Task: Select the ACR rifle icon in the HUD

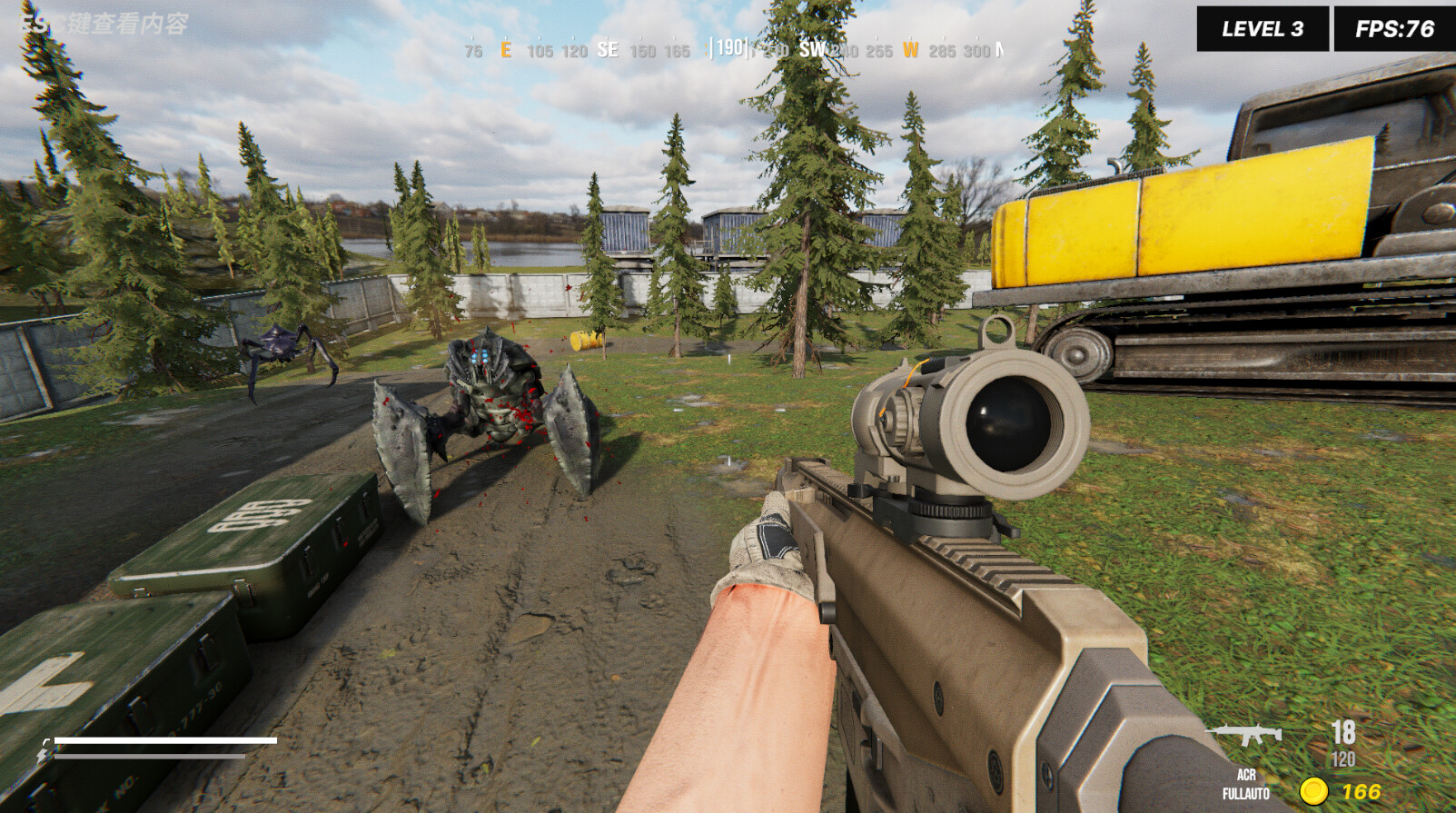Action: click(x=1243, y=732)
